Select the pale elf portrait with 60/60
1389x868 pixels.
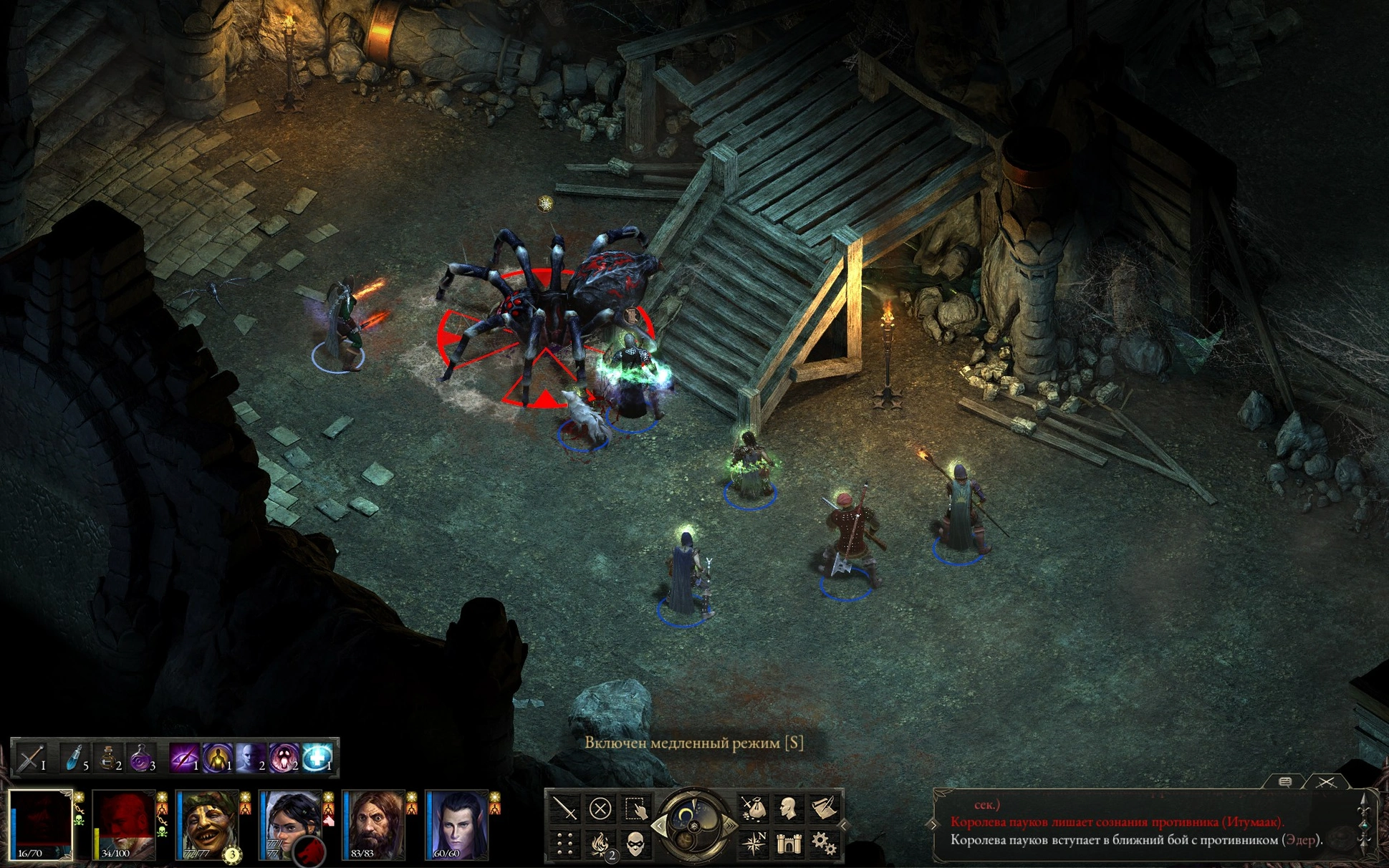coord(456,824)
